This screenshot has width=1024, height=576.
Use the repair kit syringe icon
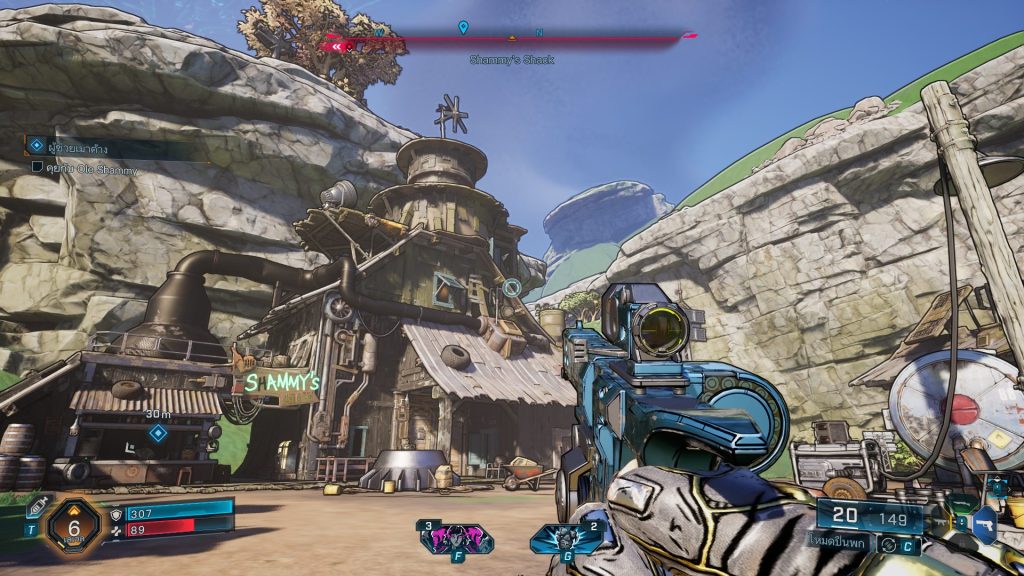[38, 505]
